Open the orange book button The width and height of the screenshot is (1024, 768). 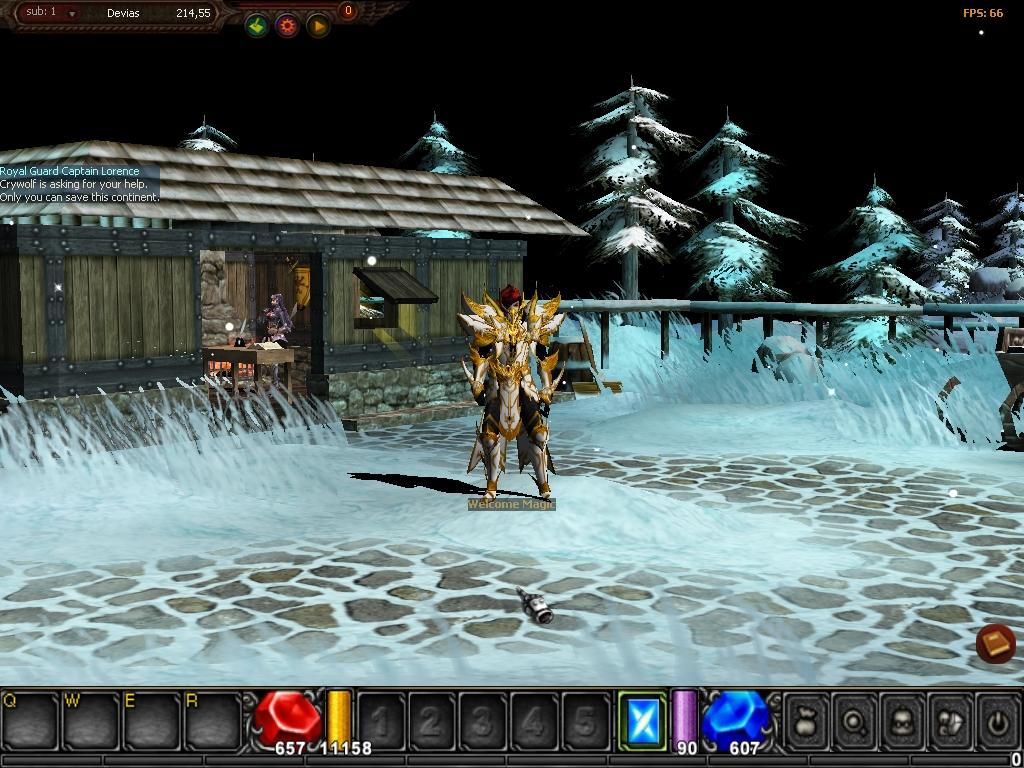click(996, 644)
